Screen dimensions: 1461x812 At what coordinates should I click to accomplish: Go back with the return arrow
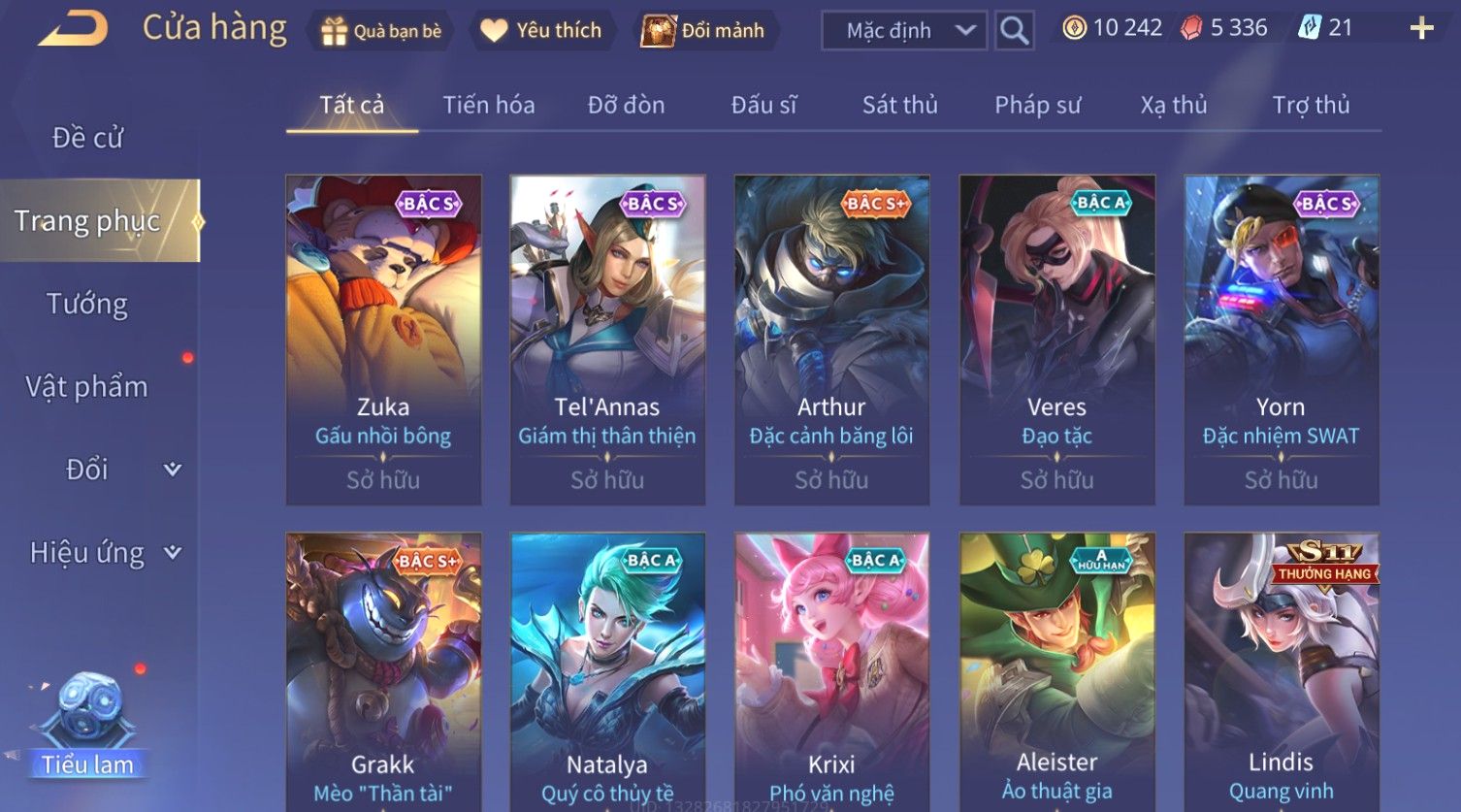pyautogui.click(x=73, y=29)
